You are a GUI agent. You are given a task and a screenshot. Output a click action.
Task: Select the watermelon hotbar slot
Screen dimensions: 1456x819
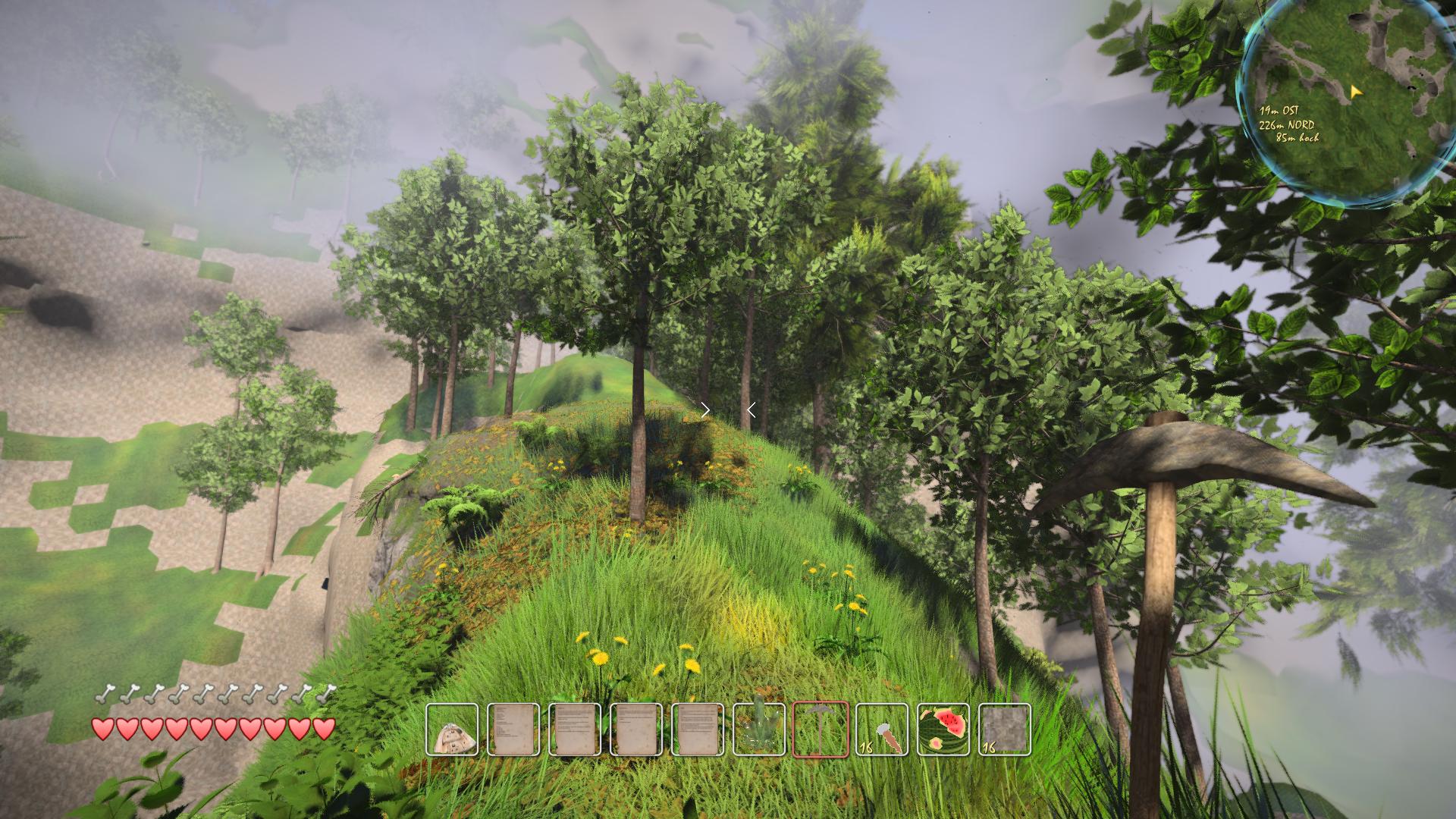(943, 730)
